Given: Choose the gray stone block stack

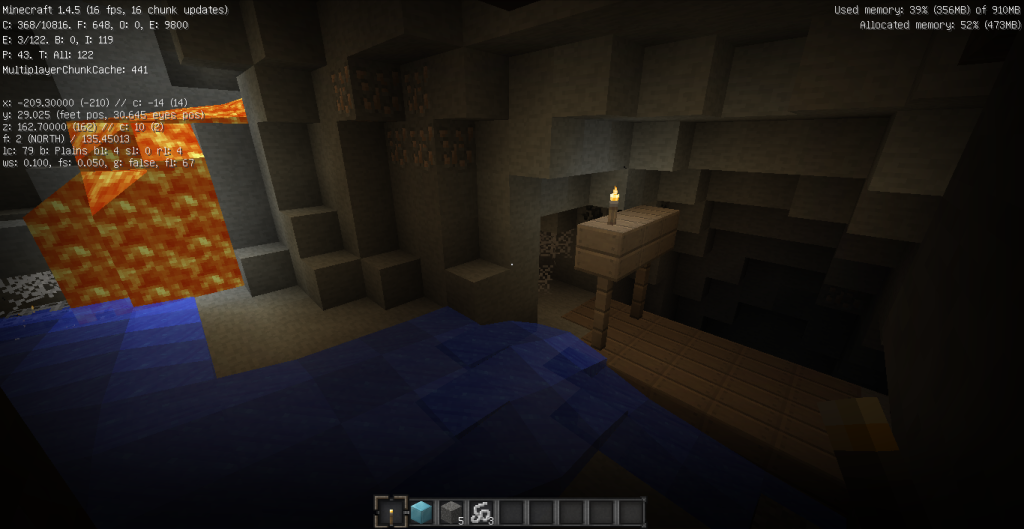Looking at the screenshot, I should pyautogui.click(x=451, y=513).
